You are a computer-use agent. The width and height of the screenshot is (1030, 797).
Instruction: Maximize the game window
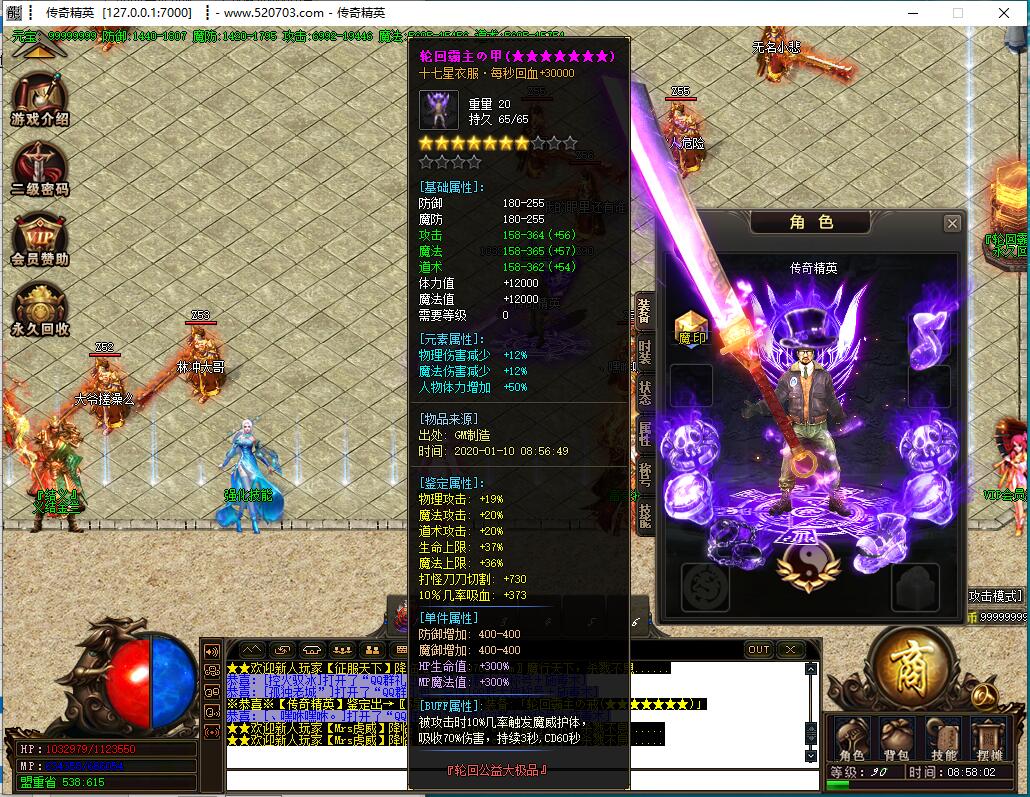tap(957, 13)
